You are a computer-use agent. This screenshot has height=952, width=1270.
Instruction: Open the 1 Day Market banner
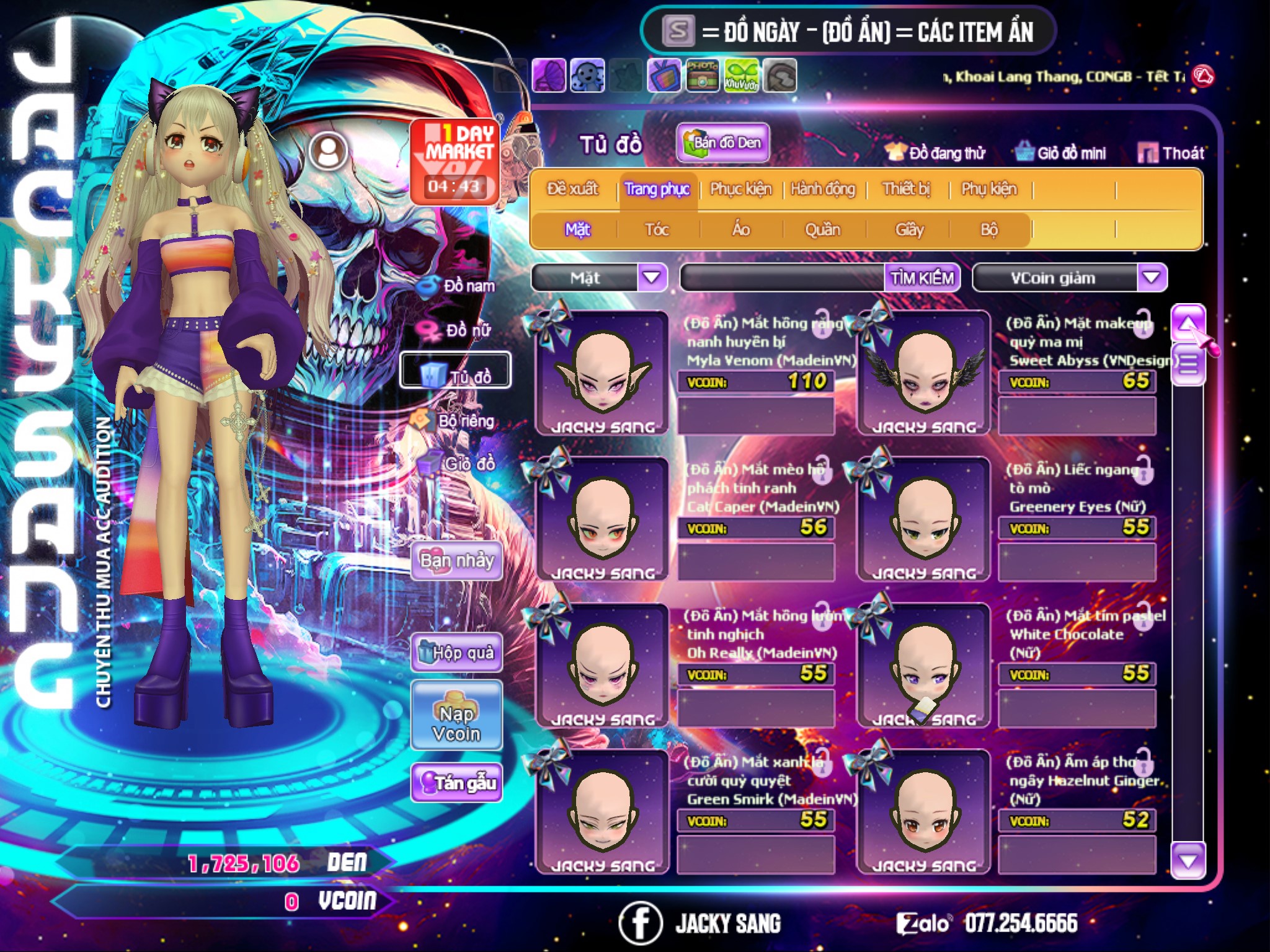coord(455,161)
